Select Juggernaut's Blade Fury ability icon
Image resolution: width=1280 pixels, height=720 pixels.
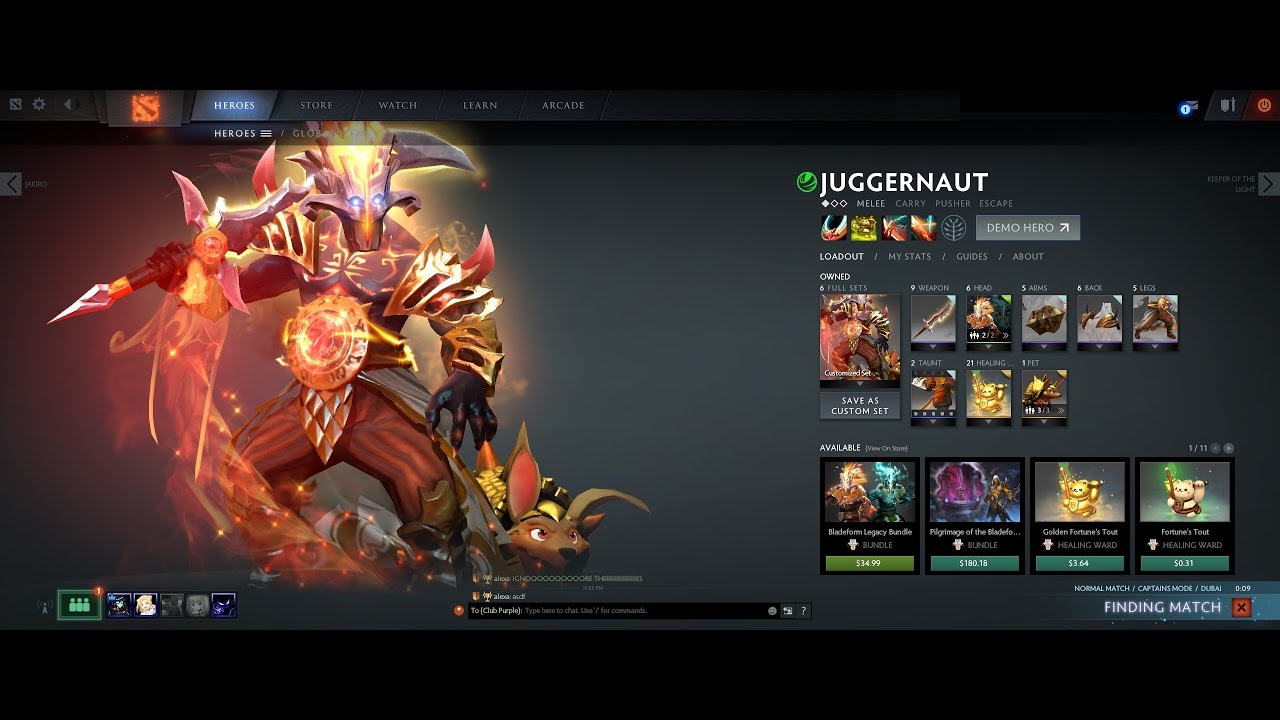click(833, 228)
